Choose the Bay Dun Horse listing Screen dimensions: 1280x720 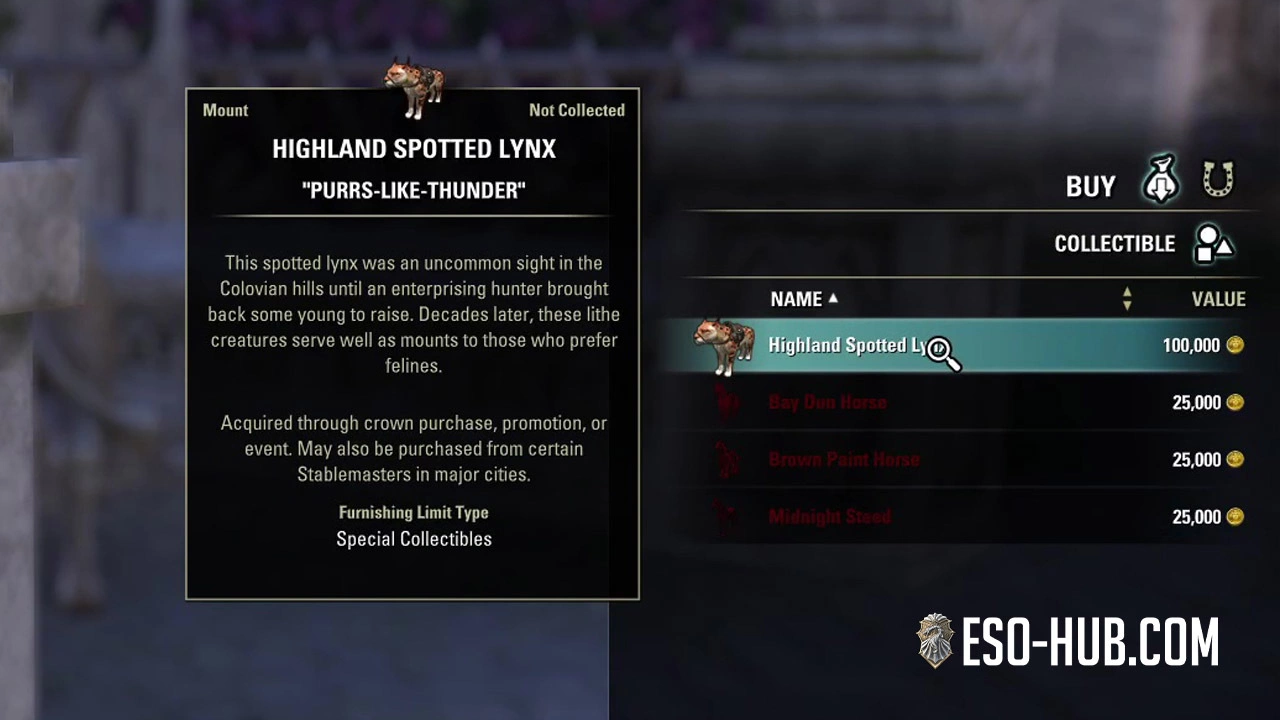(960, 403)
